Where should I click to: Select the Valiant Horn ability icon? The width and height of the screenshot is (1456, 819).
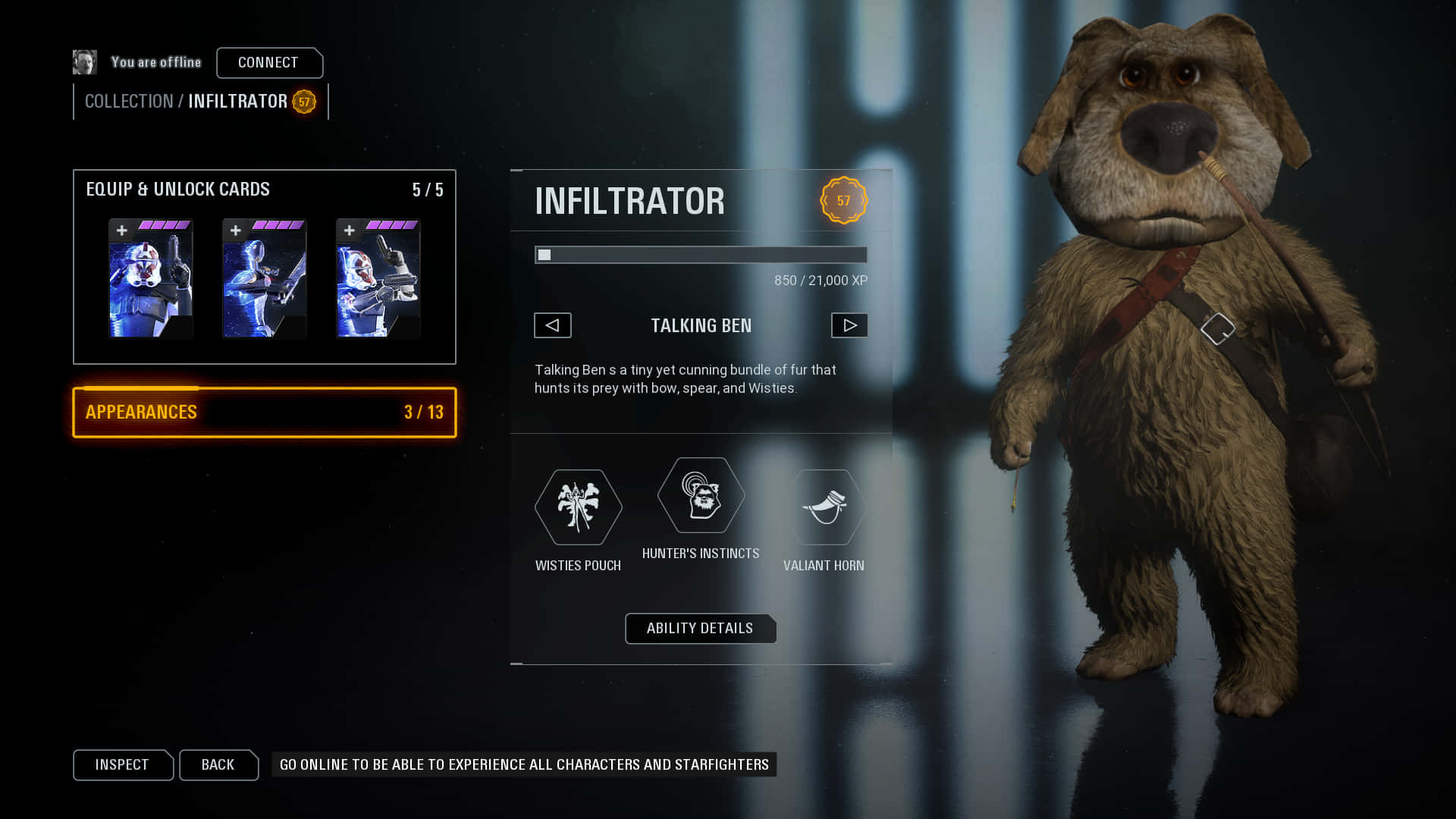tap(824, 507)
